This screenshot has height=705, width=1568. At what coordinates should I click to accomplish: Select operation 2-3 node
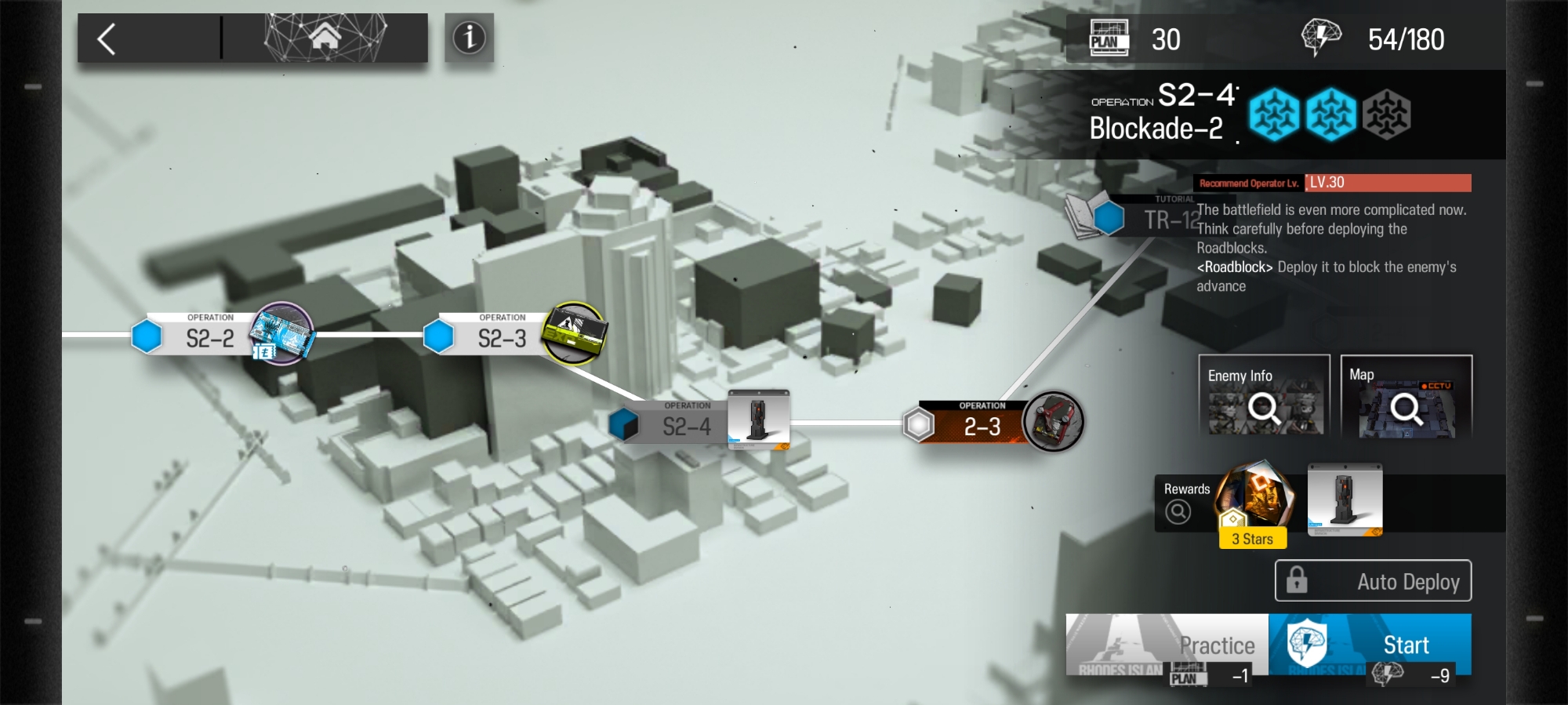[x=982, y=426]
